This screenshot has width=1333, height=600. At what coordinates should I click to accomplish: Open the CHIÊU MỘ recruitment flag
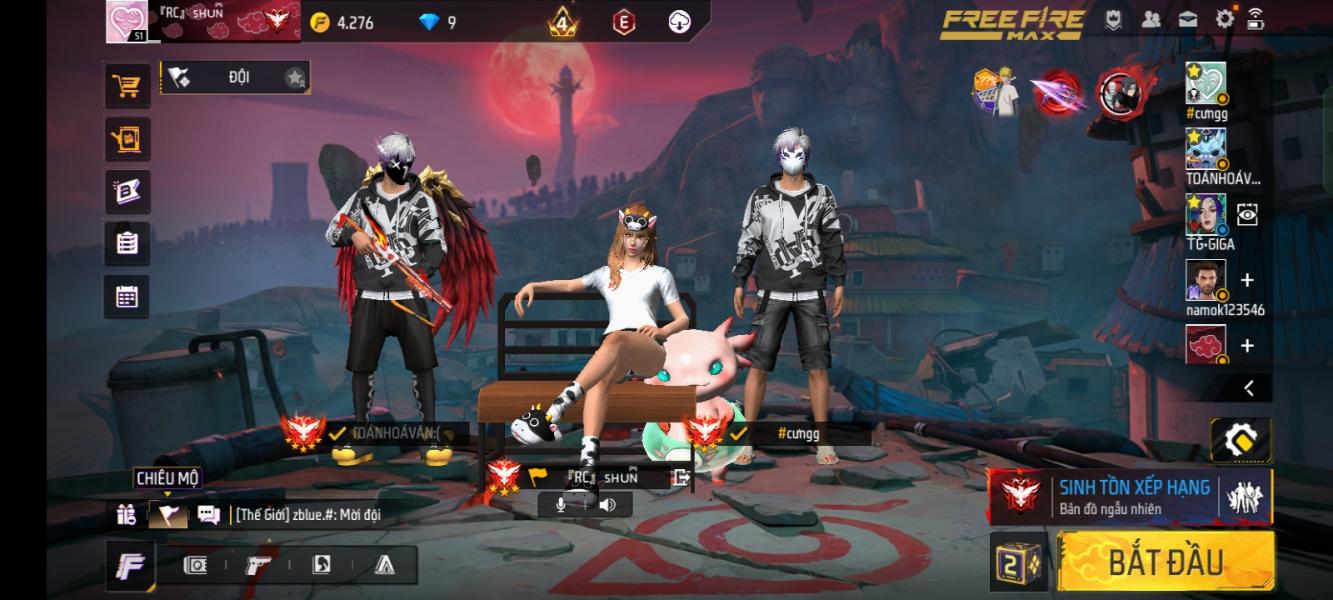tap(167, 515)
